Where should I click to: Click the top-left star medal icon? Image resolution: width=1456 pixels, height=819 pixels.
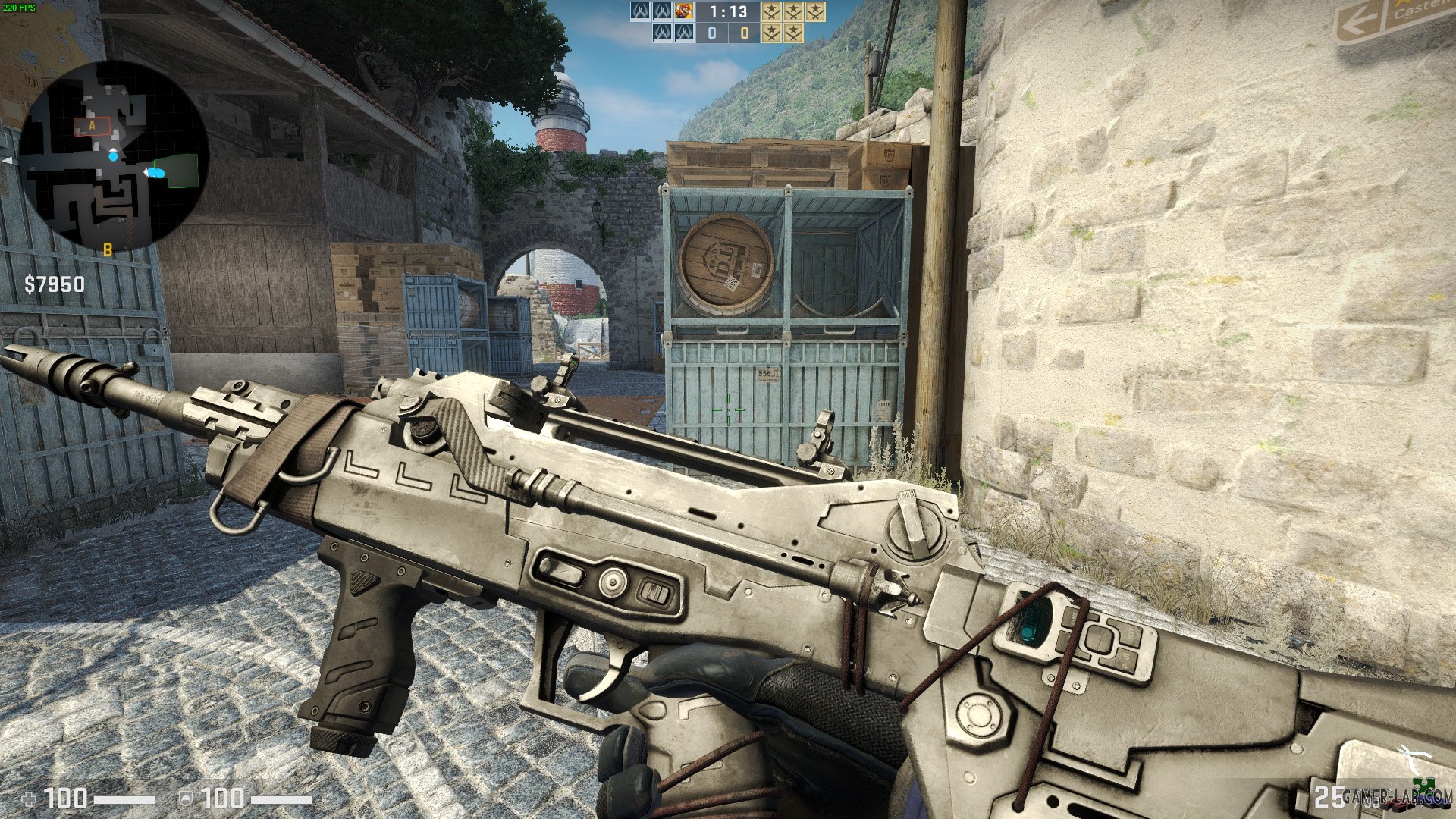pyautogui.click(x=772, y=11)
